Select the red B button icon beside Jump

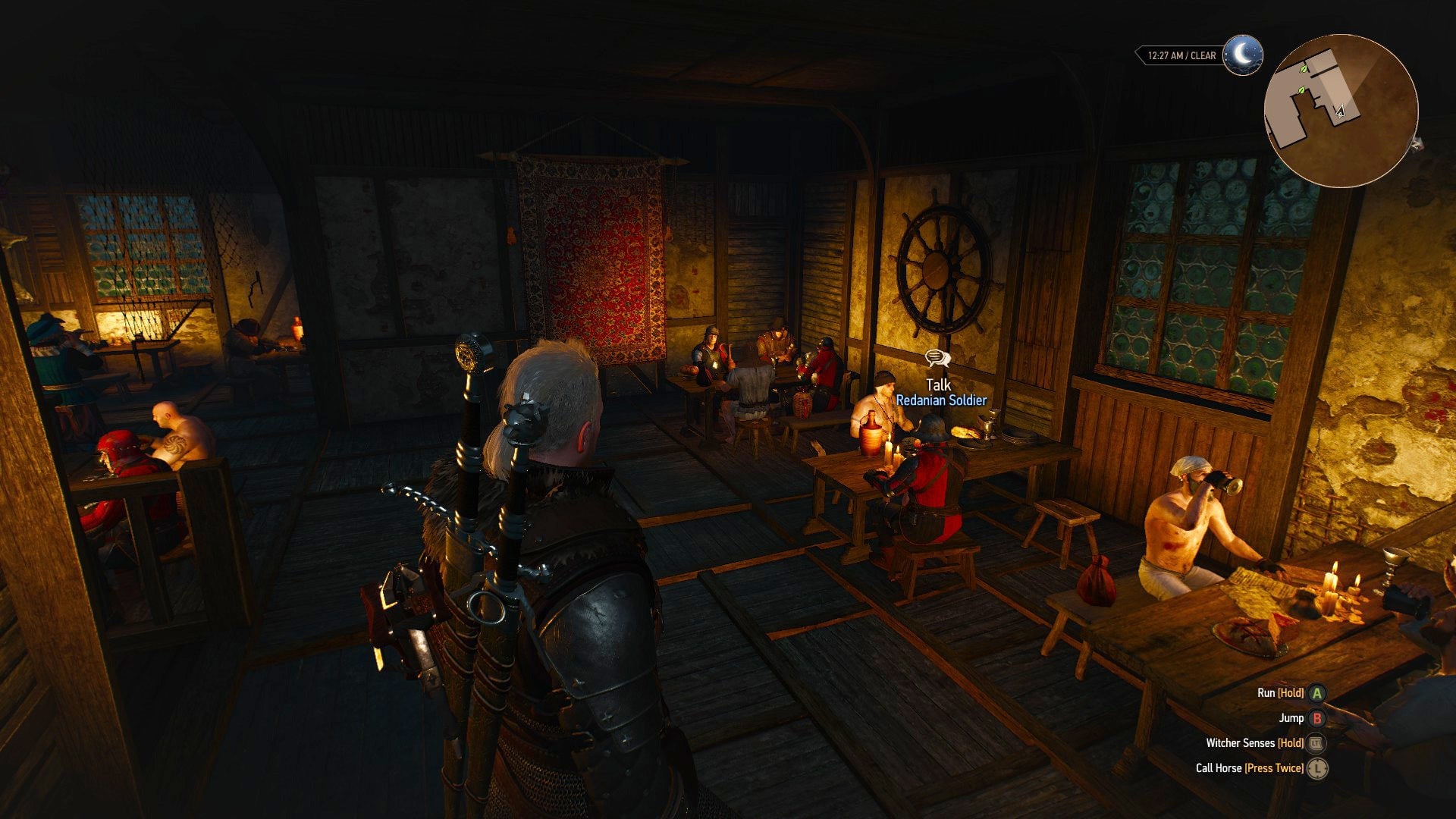pyautogui.click(x=1318, y=719)
